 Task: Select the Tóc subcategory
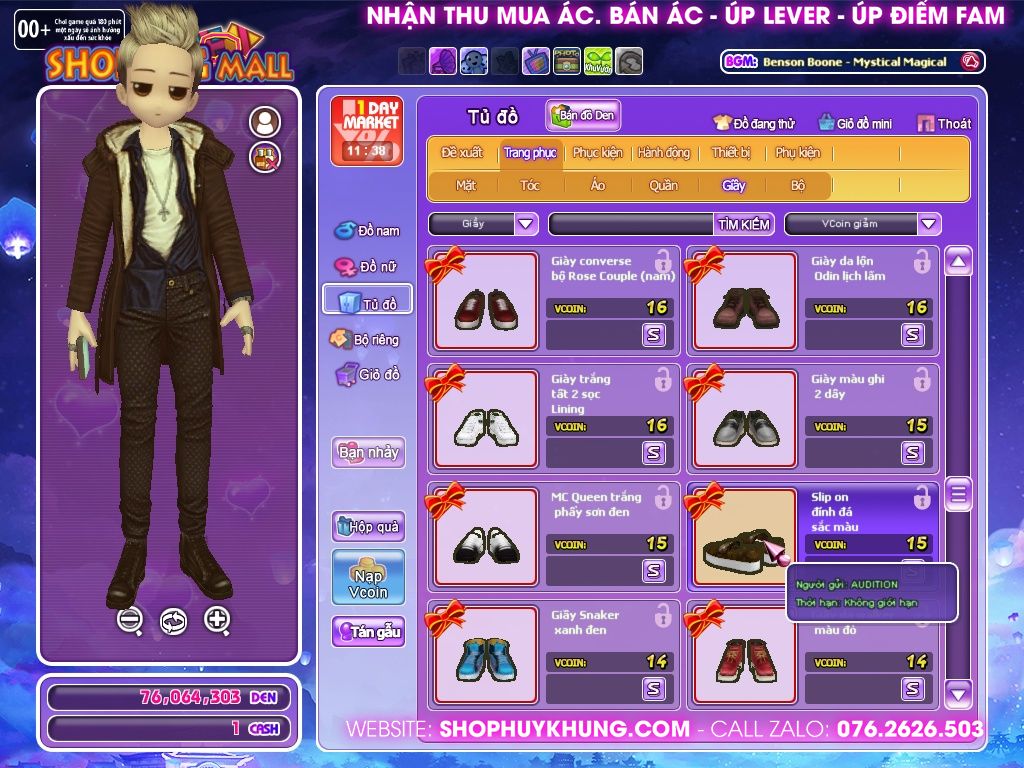click(530, 185)
